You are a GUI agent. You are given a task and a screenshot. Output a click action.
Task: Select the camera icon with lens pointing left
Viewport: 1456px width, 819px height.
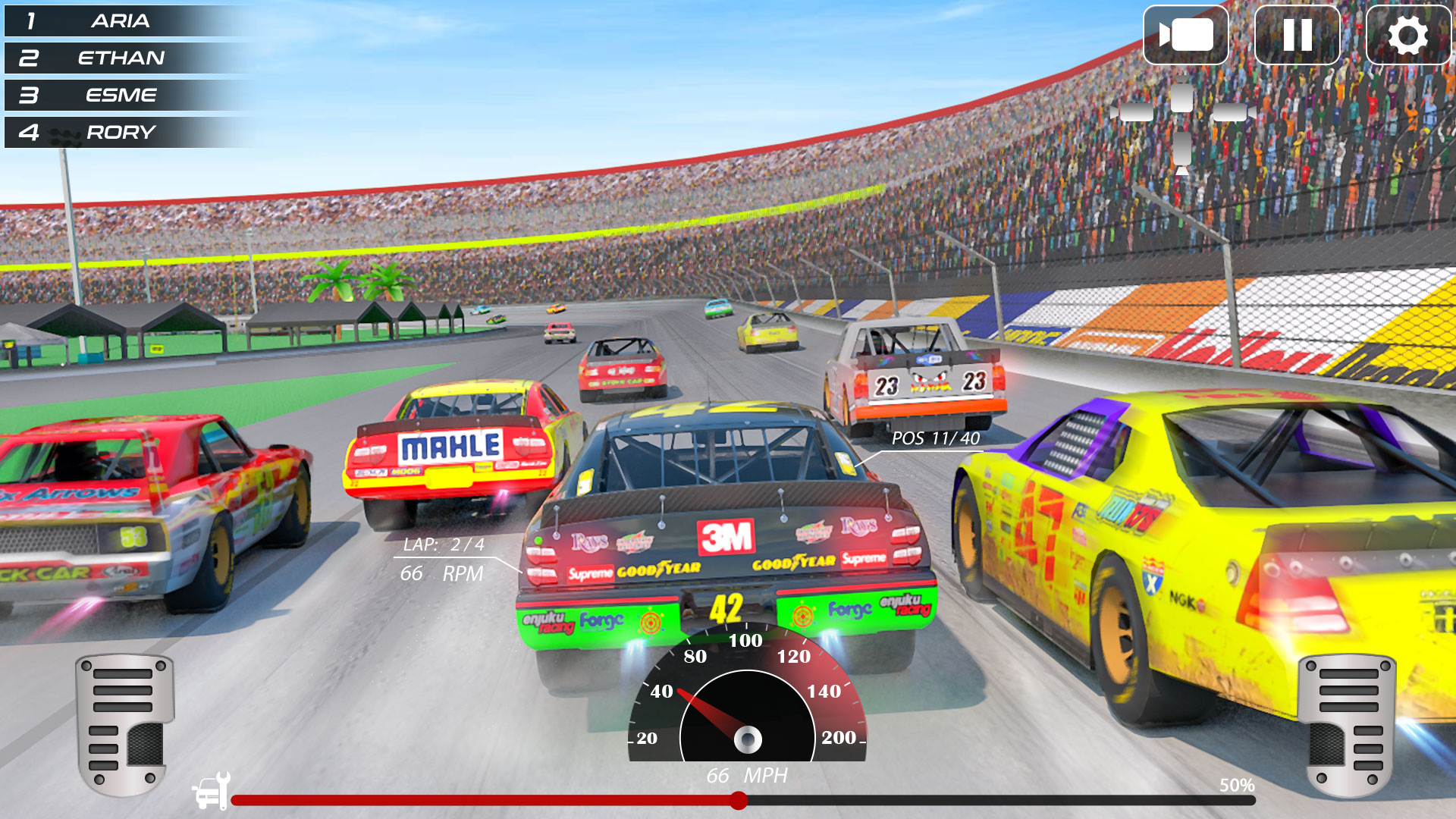coord(1133,112)
